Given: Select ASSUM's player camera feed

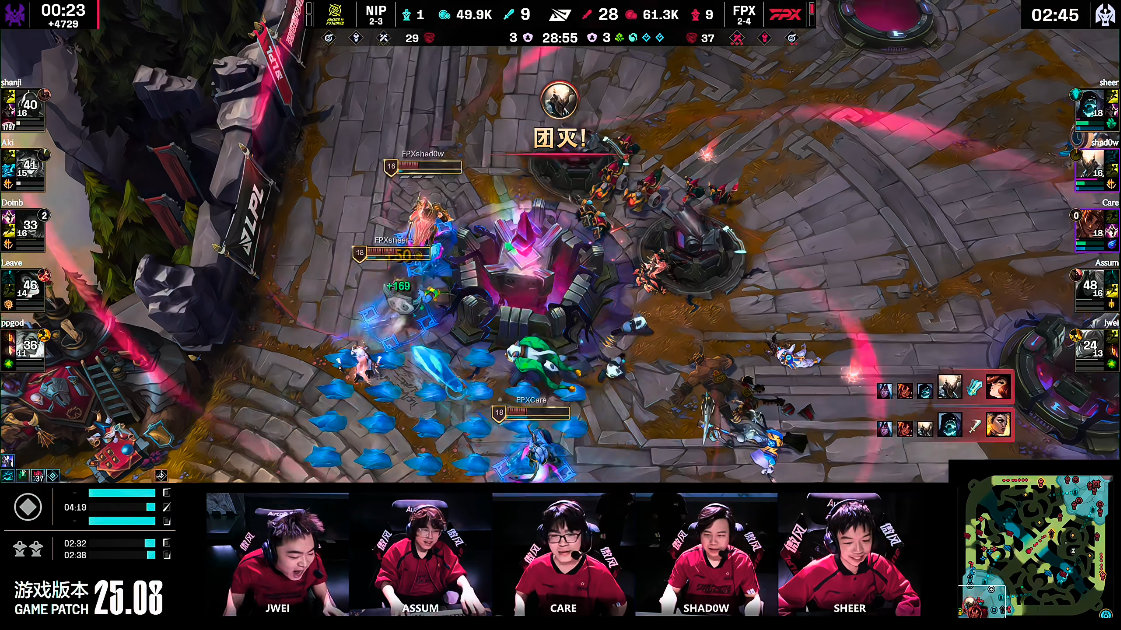Looking at the screenshot, I should click(x=421, y=553).
